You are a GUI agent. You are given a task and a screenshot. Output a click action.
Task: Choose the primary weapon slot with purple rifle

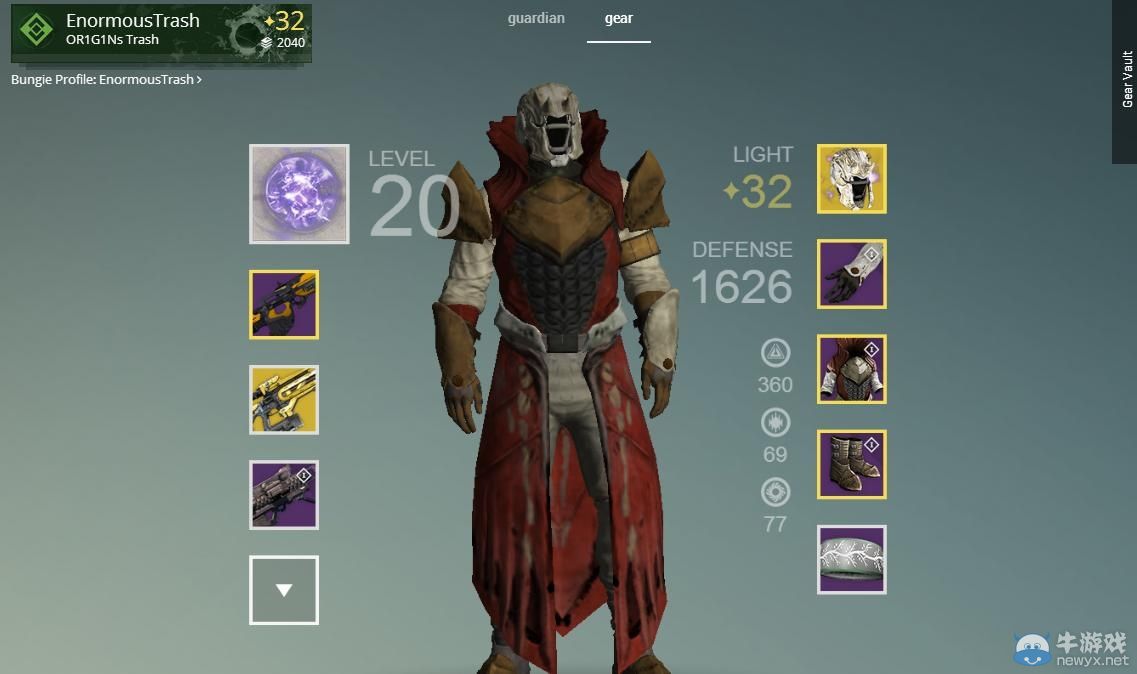tap(284, 305)
